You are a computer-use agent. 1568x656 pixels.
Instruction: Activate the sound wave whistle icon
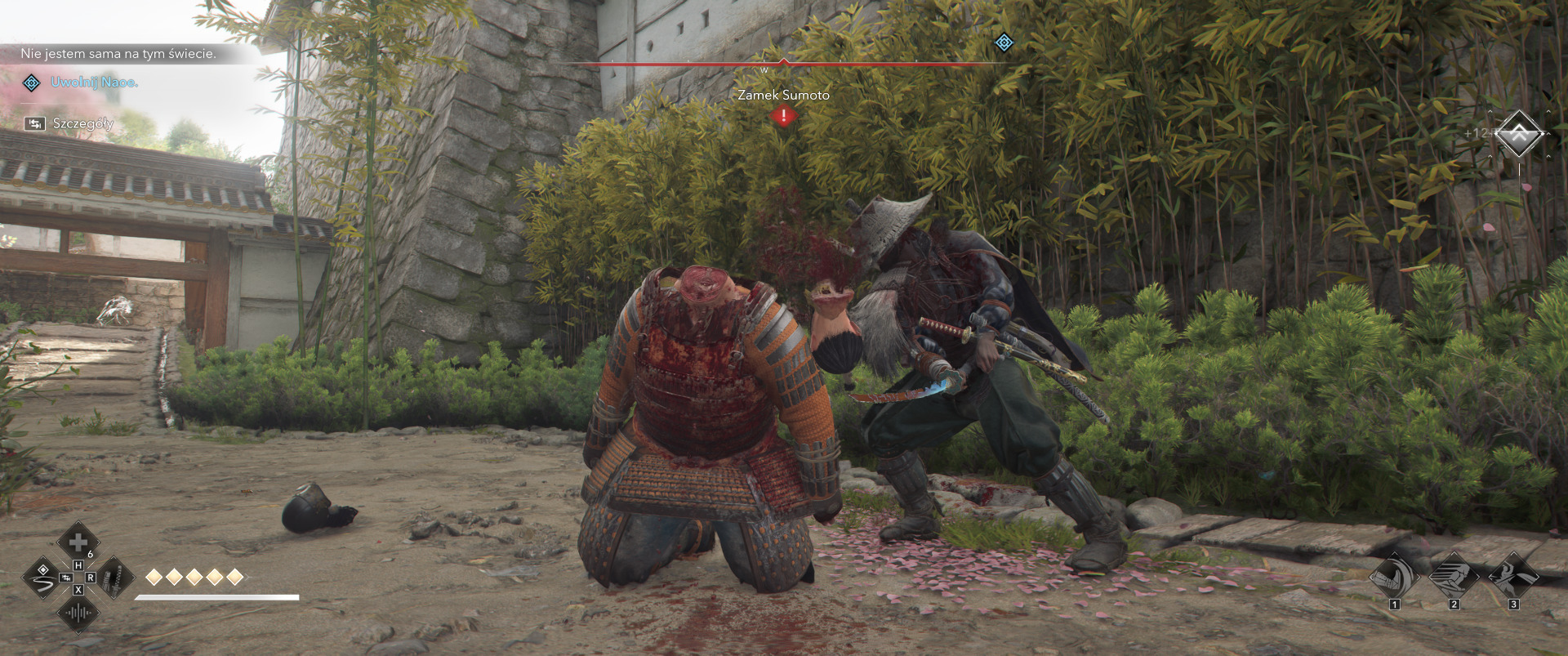(78, 614)
